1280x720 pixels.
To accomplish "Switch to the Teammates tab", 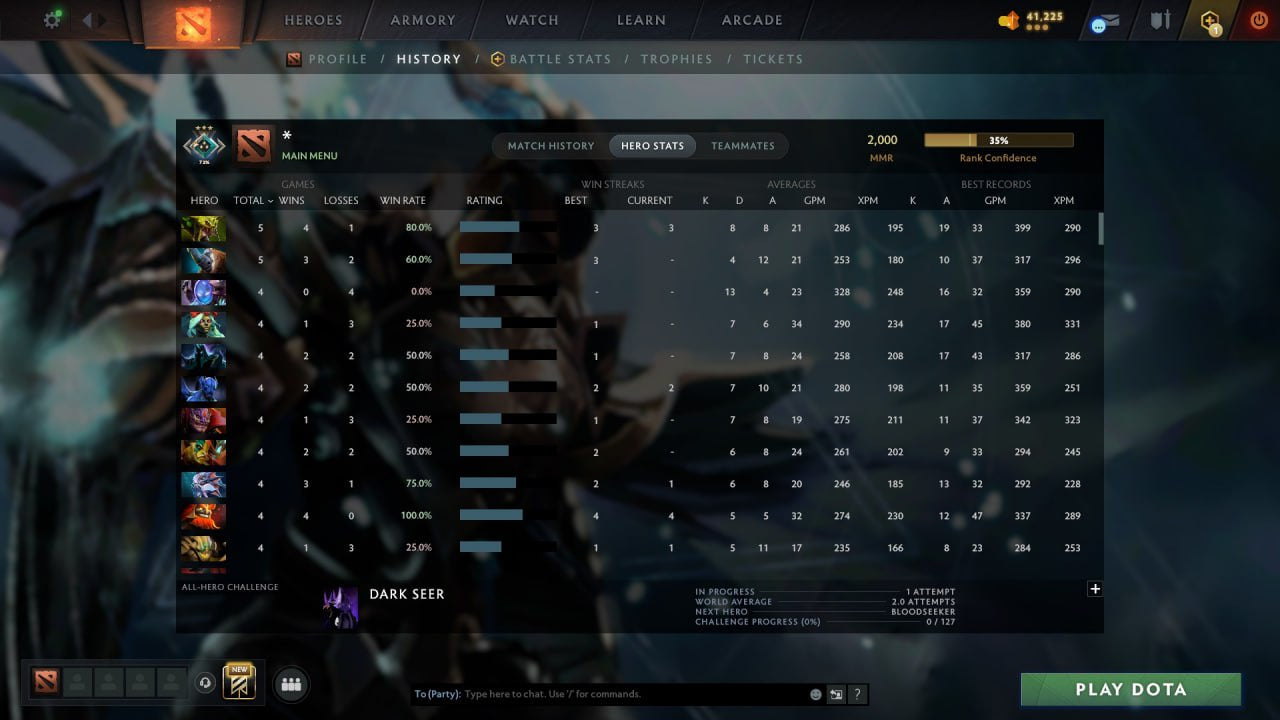I will coord(743,145).
